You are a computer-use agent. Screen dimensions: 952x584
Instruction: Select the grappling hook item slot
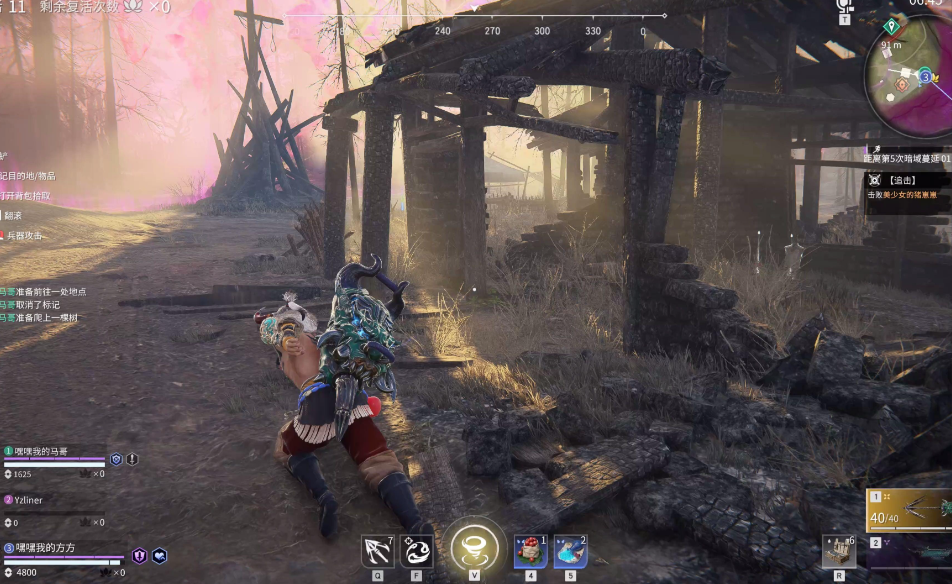pos(378,549)
